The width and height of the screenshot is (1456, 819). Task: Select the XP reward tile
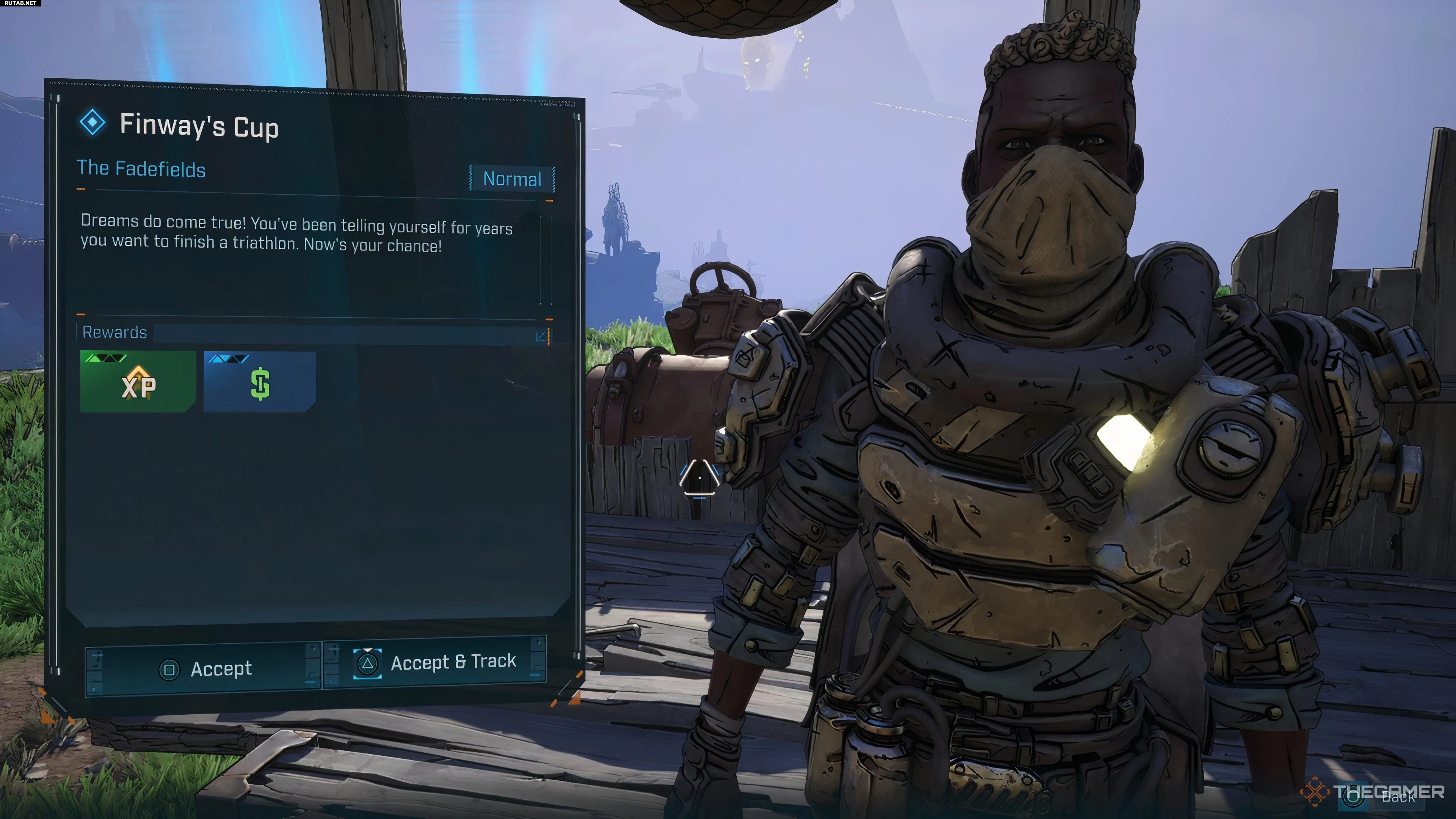138,381
